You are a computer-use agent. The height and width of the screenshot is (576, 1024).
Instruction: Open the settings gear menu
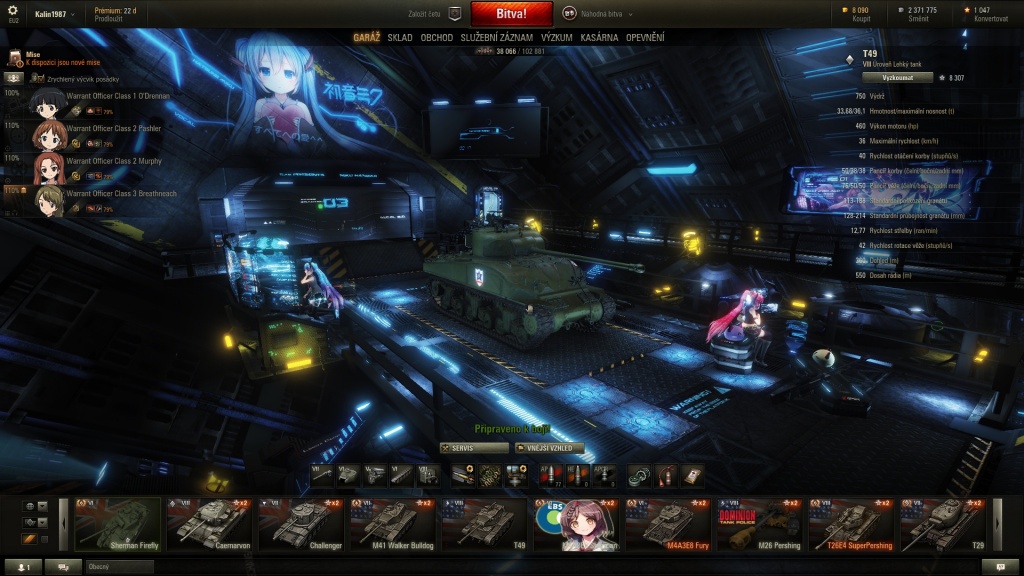pyautogui.click(x=13, y=11)
